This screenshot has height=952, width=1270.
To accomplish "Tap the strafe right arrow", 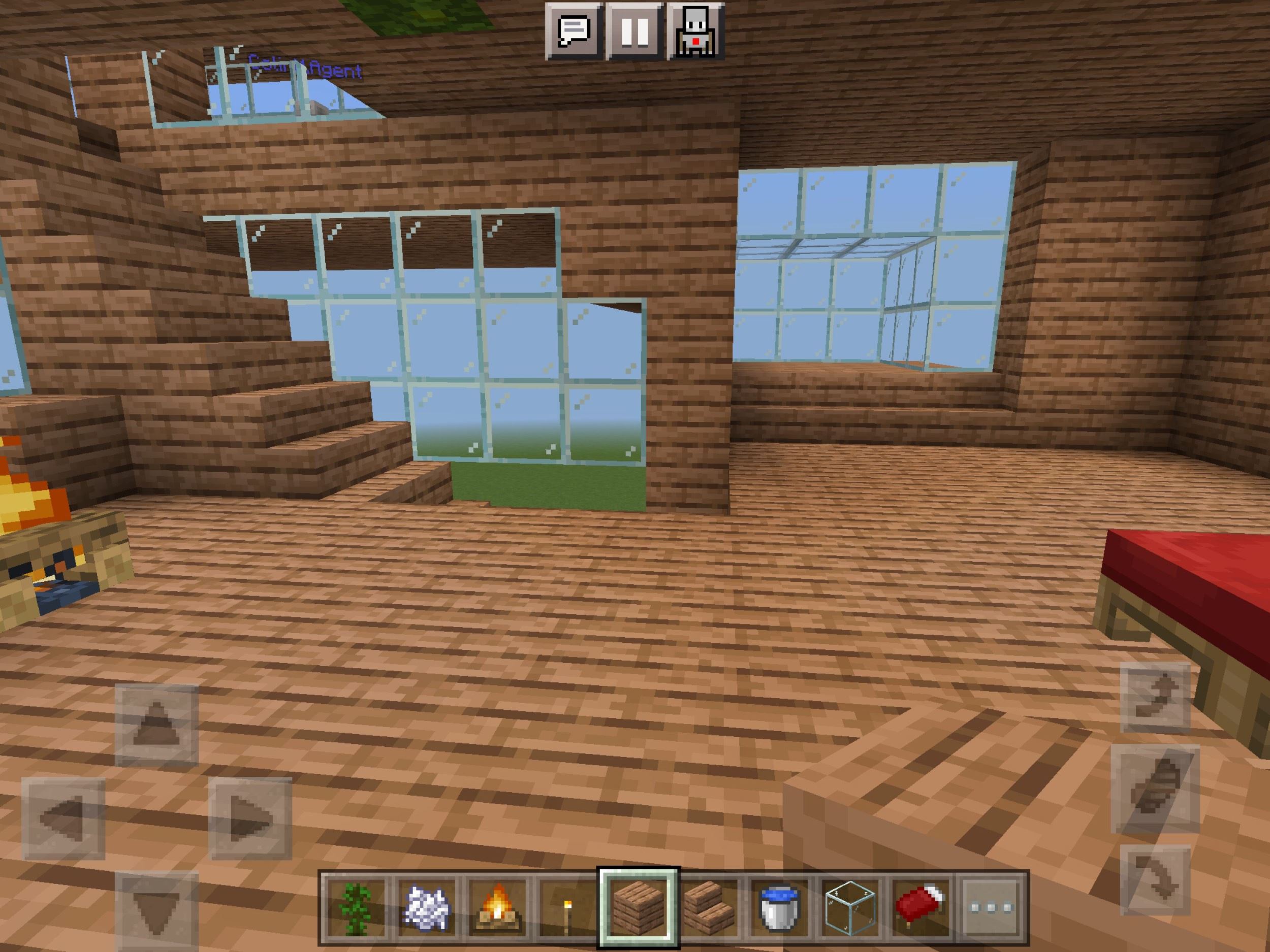I will 250,818.
